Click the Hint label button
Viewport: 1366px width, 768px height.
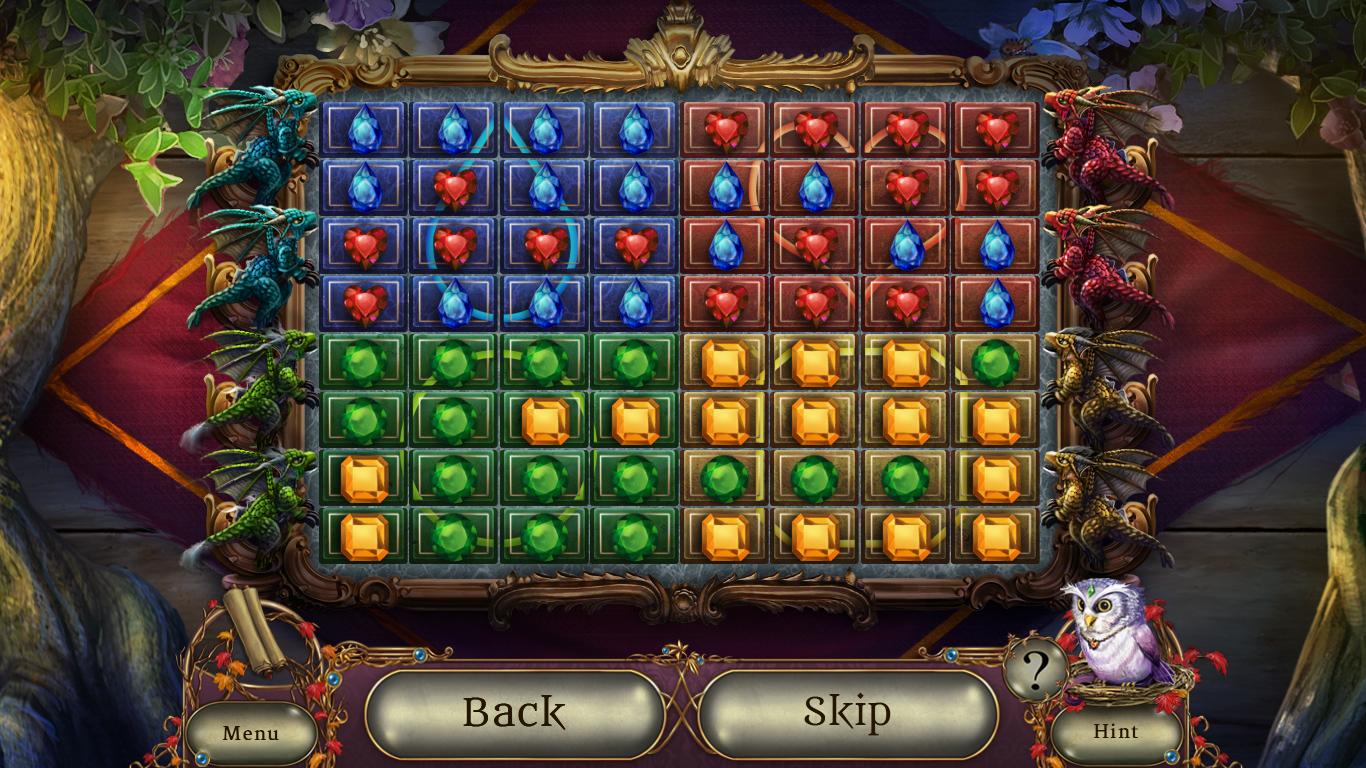1117,731
